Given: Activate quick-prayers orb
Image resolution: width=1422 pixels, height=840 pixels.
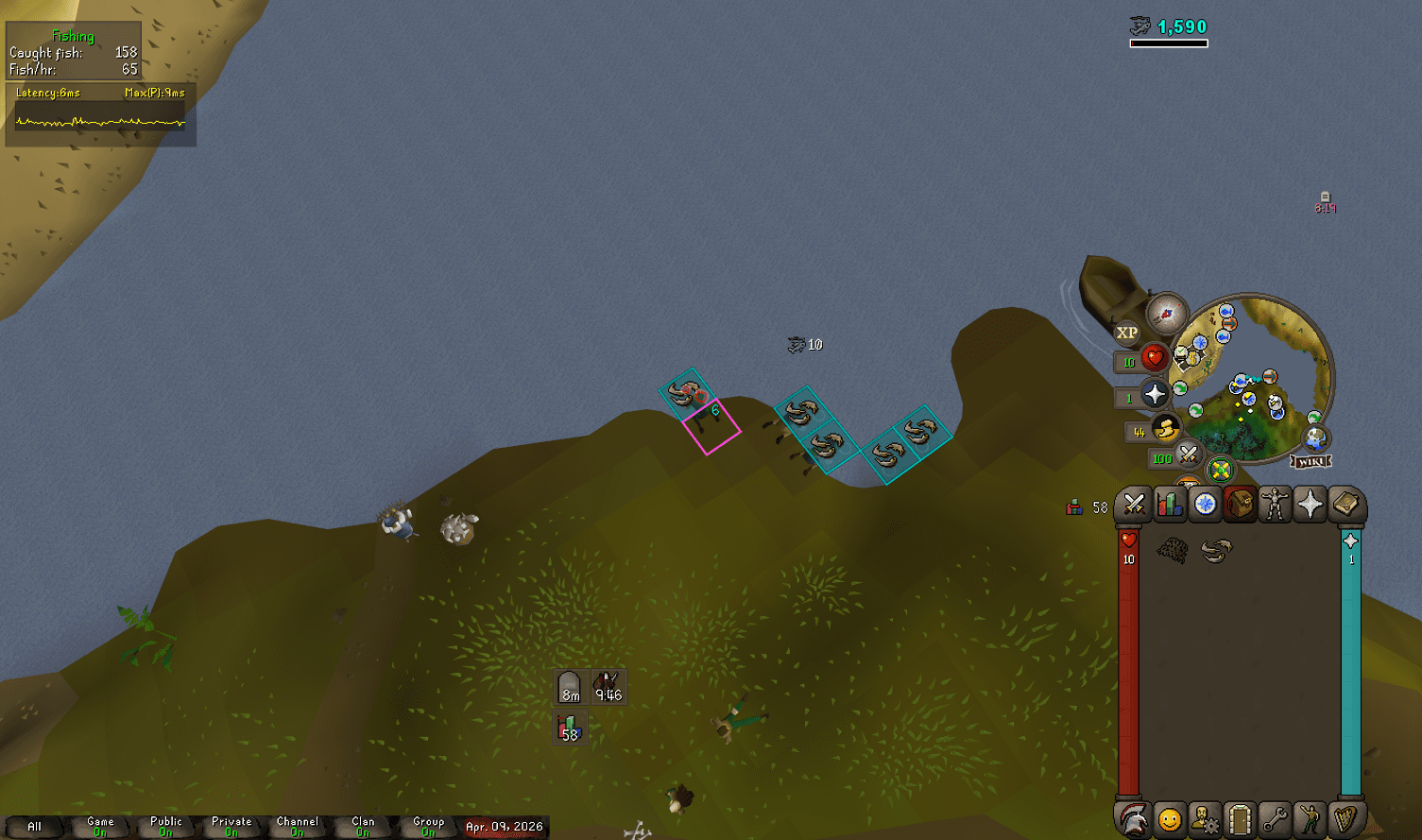Looking at the screenshot, I should point(1154,395).
